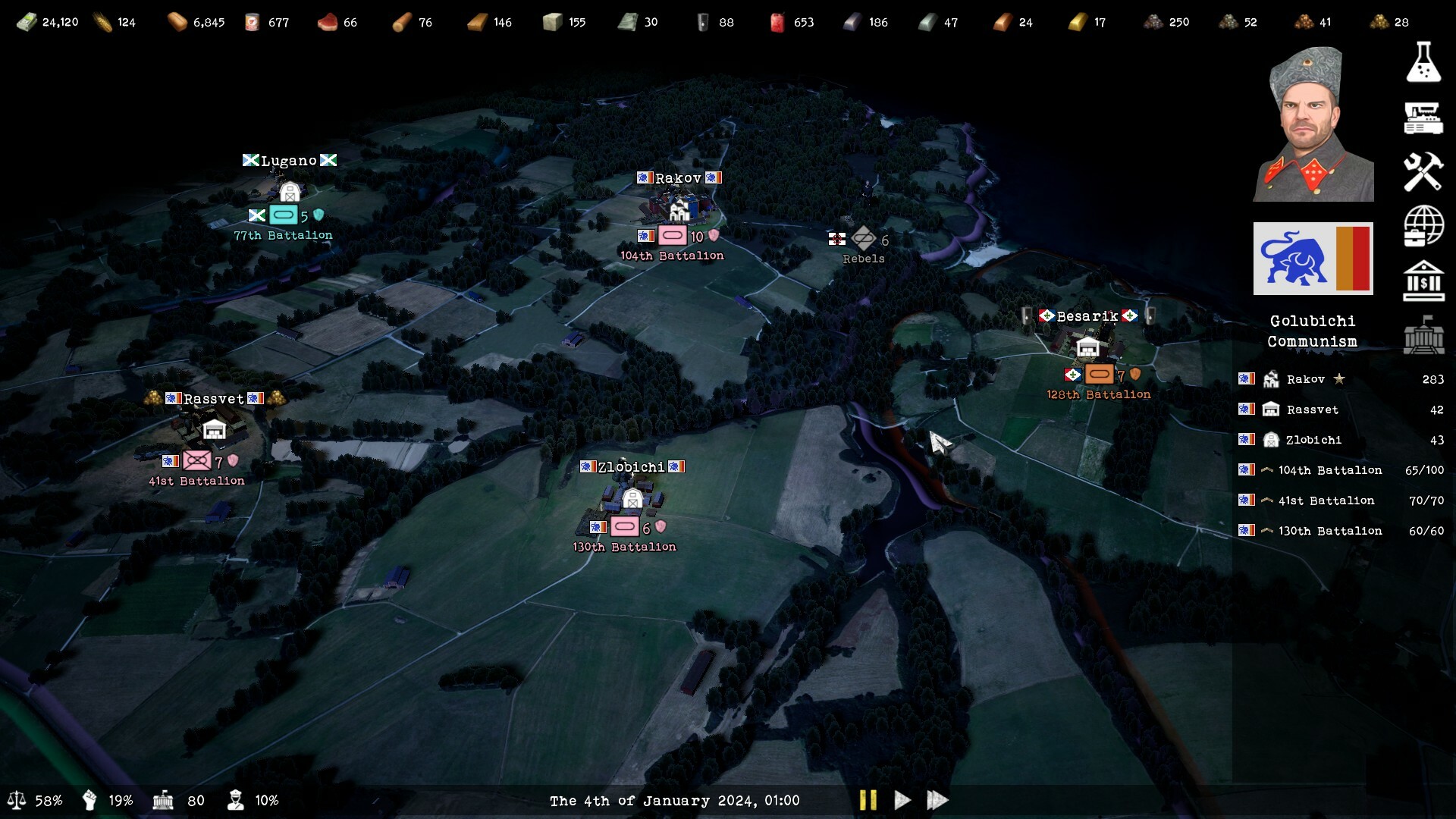The width and height of the screenshot is (1456, 819).
Task: Select the Rebels unit marker
Action: click(864, 239)
